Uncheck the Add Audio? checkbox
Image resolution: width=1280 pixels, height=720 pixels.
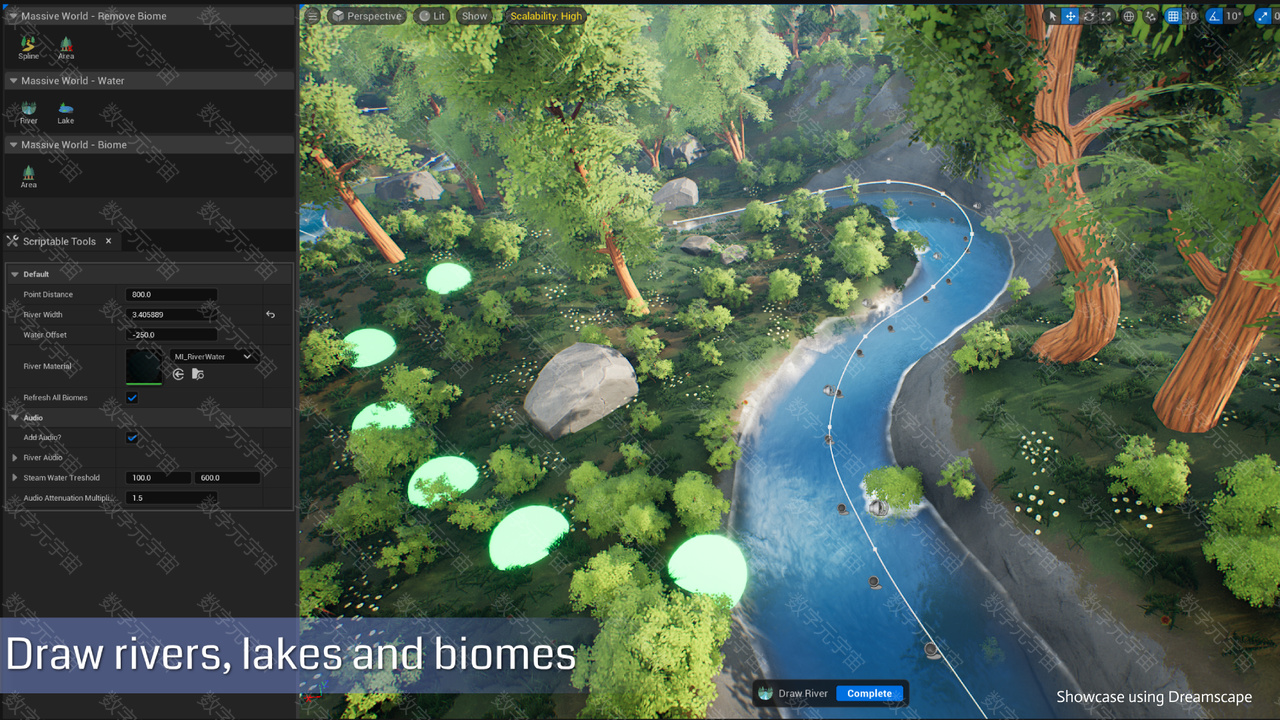[x=132, y=438]
